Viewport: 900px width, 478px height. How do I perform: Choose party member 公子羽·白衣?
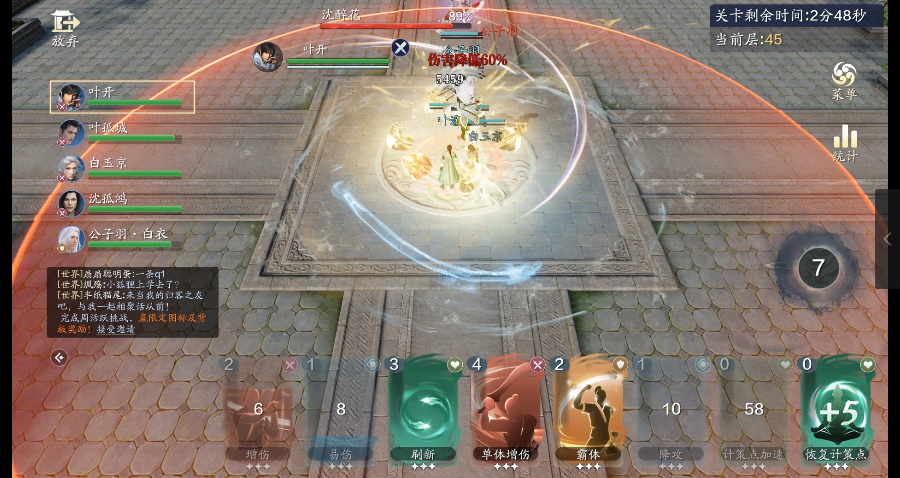tap(120, 239)
